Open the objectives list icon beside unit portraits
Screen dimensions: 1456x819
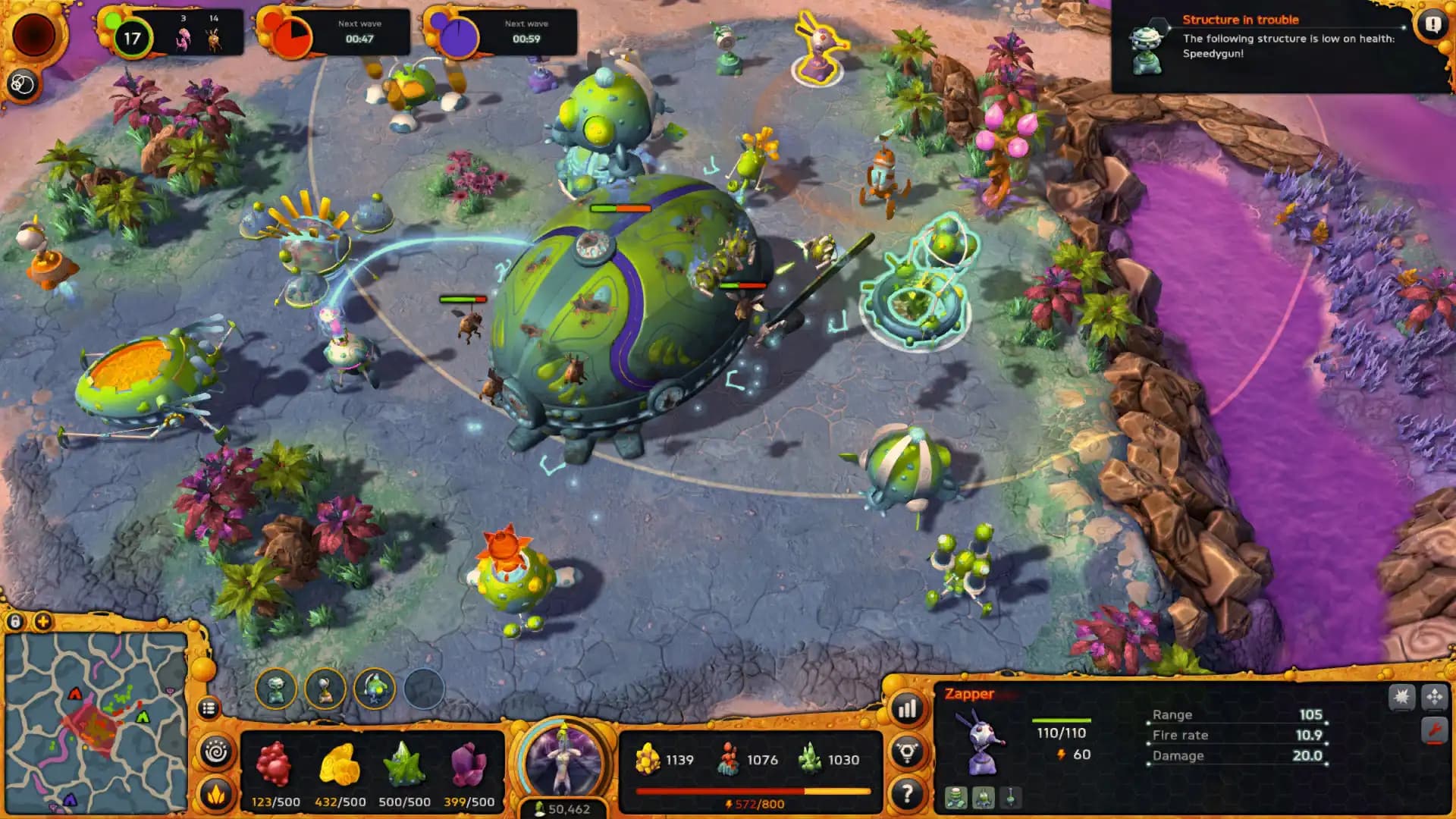pos(208,707)
